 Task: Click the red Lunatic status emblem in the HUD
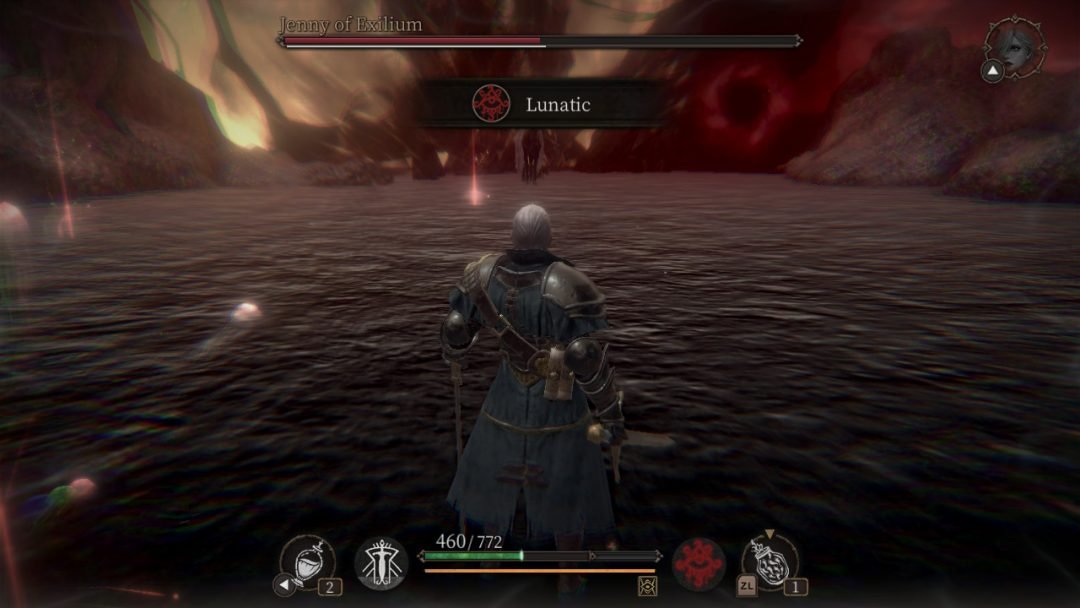coord(698,563)
